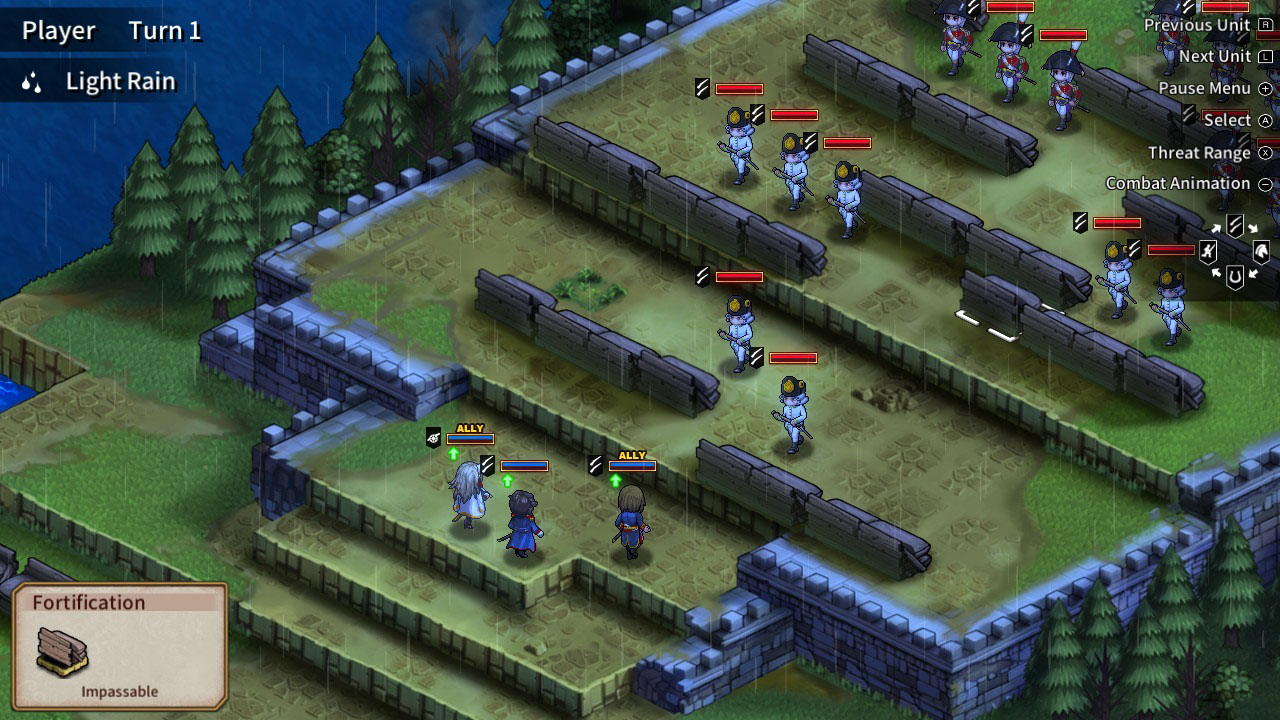
Task: Open the Pause Menu
Action: point(1206,87)
